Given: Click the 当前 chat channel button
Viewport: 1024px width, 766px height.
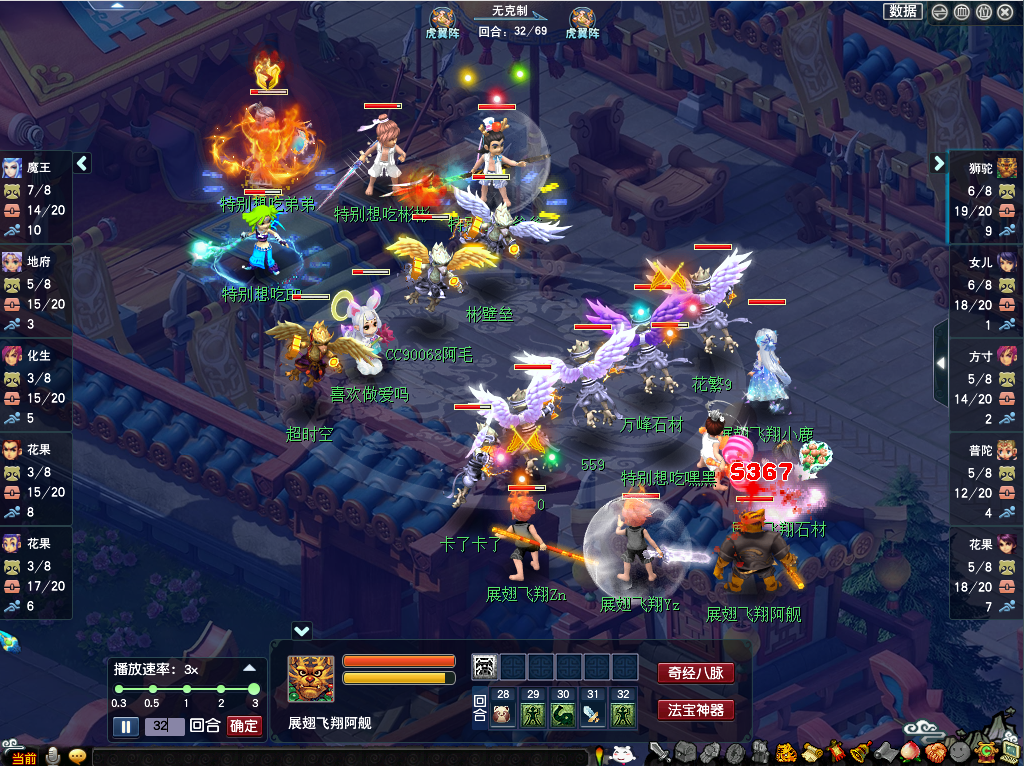Looking at the screenshot, I should [24, 758].
